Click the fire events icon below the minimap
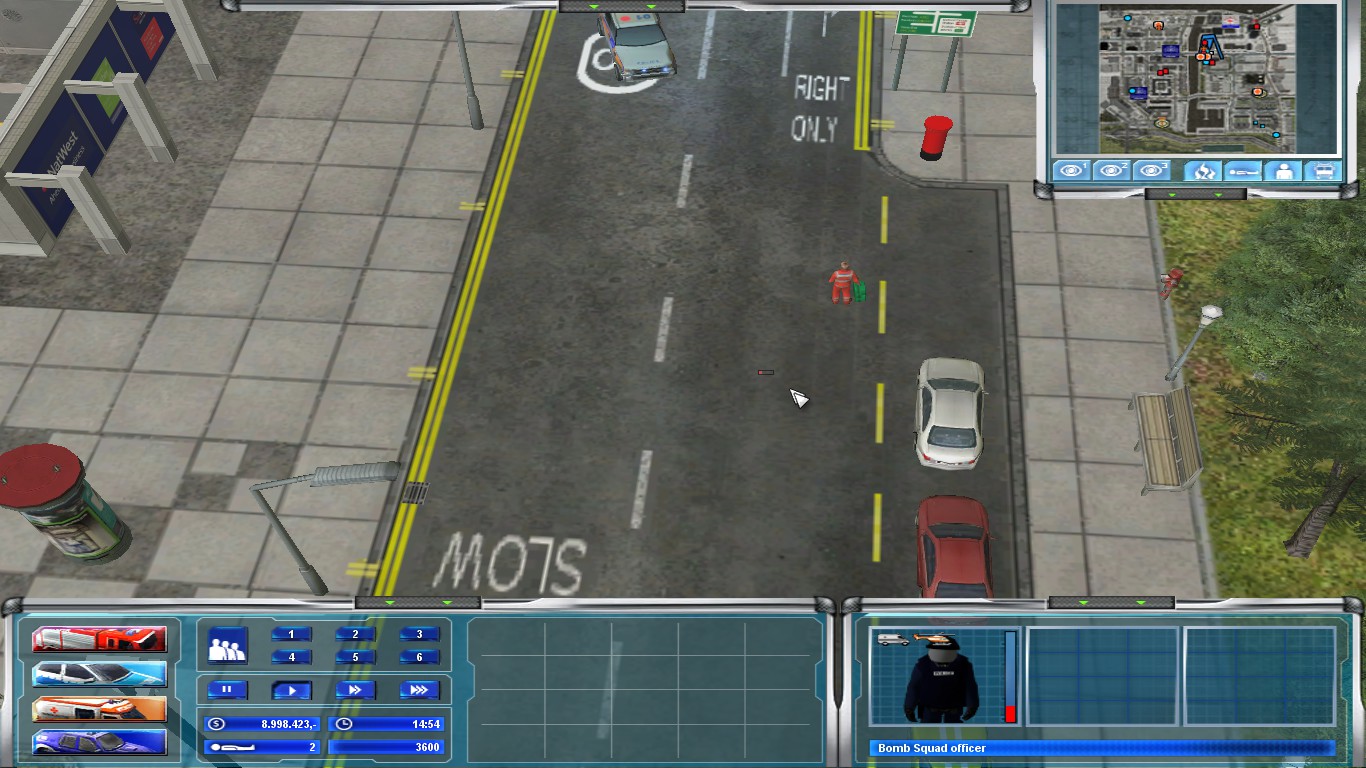Viewport: 1366px width, 768px height. click(1203, 171)
